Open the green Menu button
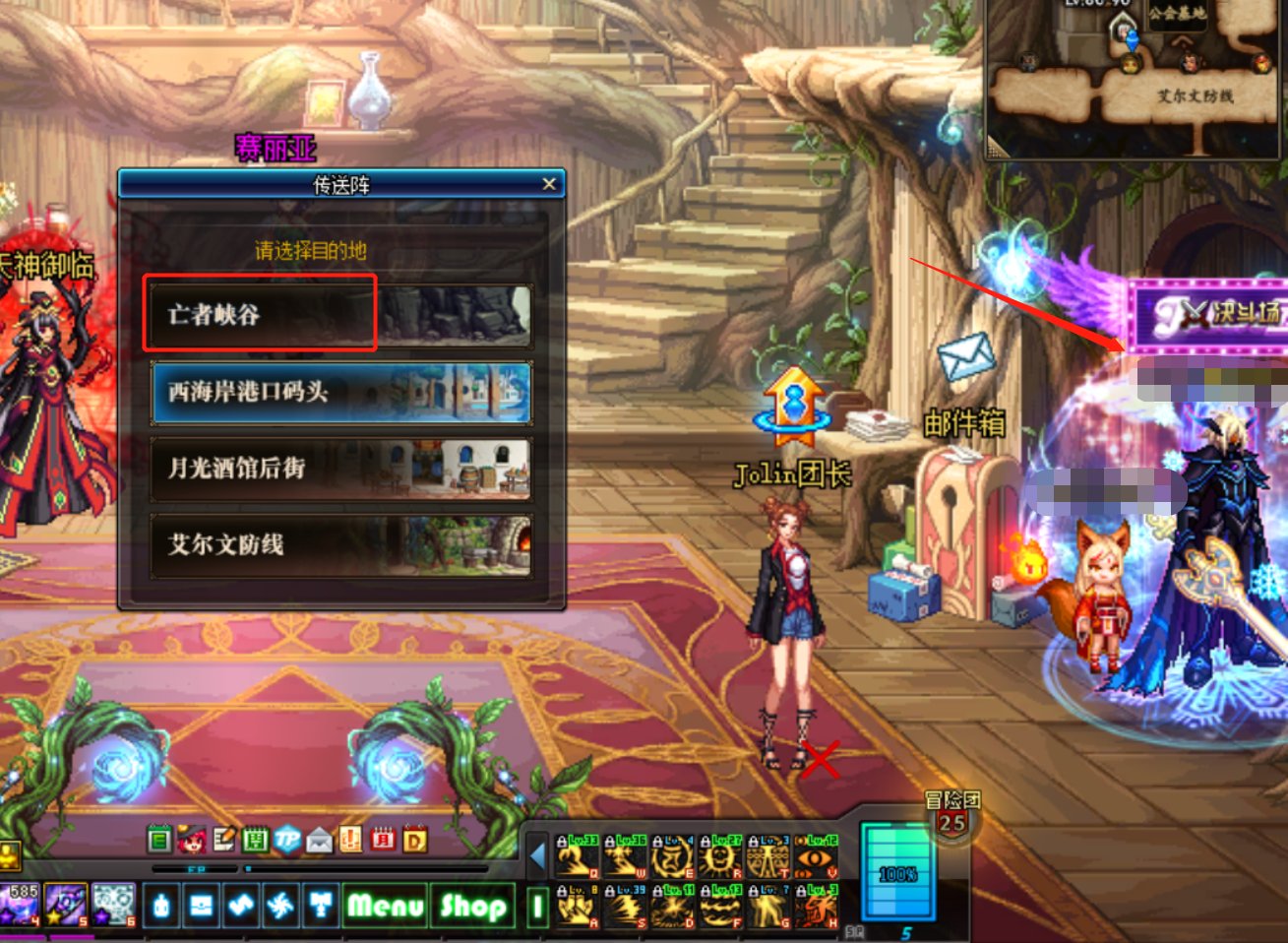1288x943 pixels. pyautogui.click(x=386, y=905)
